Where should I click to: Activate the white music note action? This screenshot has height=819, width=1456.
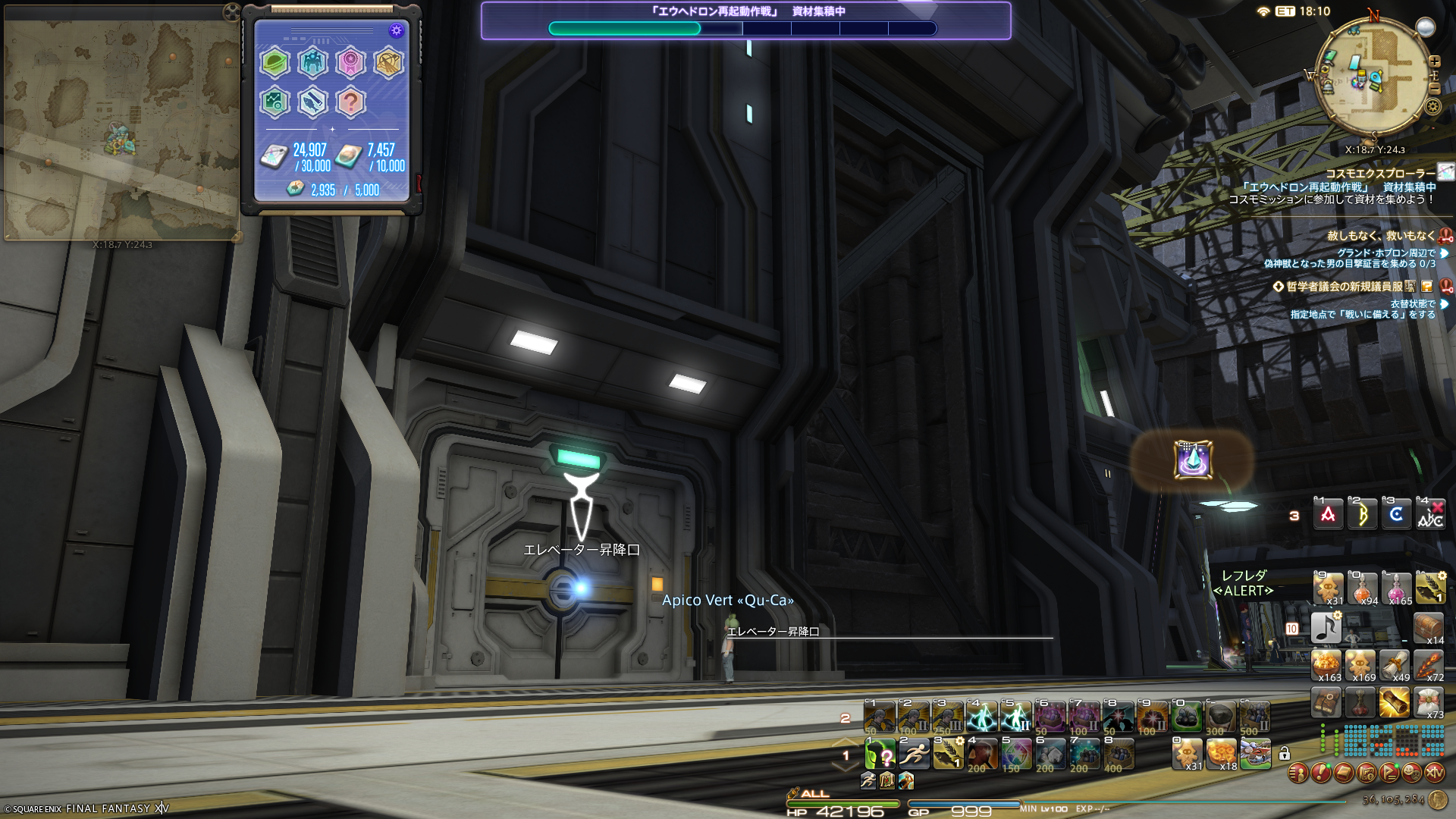click(x=1326, y=628)
